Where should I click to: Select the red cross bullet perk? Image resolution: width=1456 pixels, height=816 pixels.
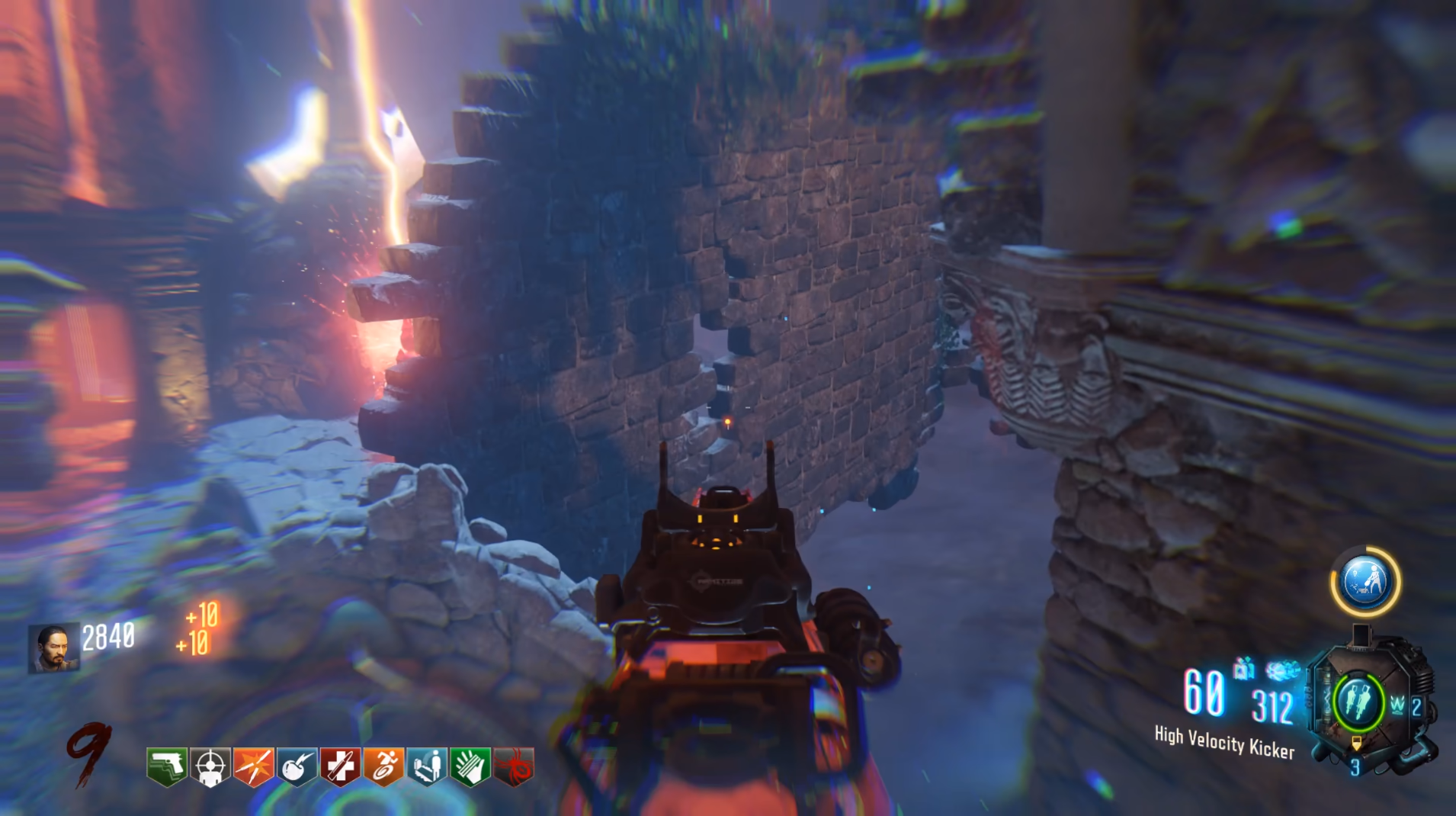pyautogui.click(x=340, y=766)
